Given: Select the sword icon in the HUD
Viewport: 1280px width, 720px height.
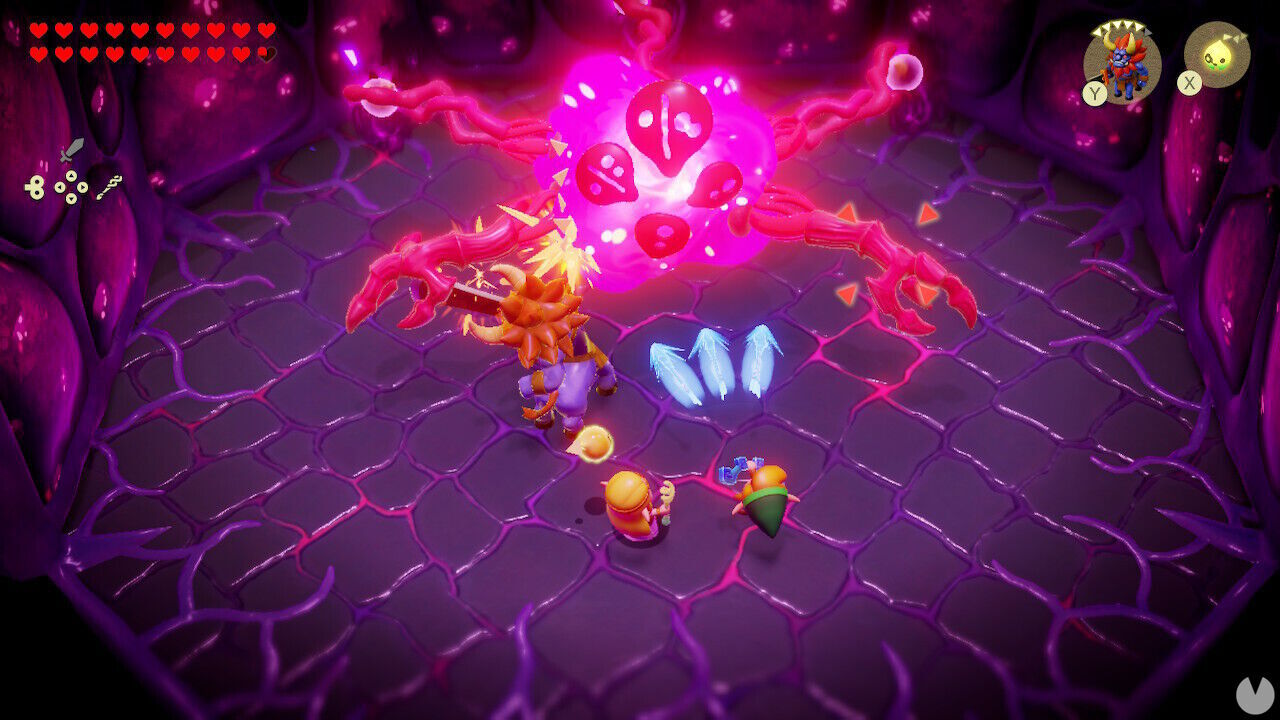Looking at the screenshot, I should (72, 150).
